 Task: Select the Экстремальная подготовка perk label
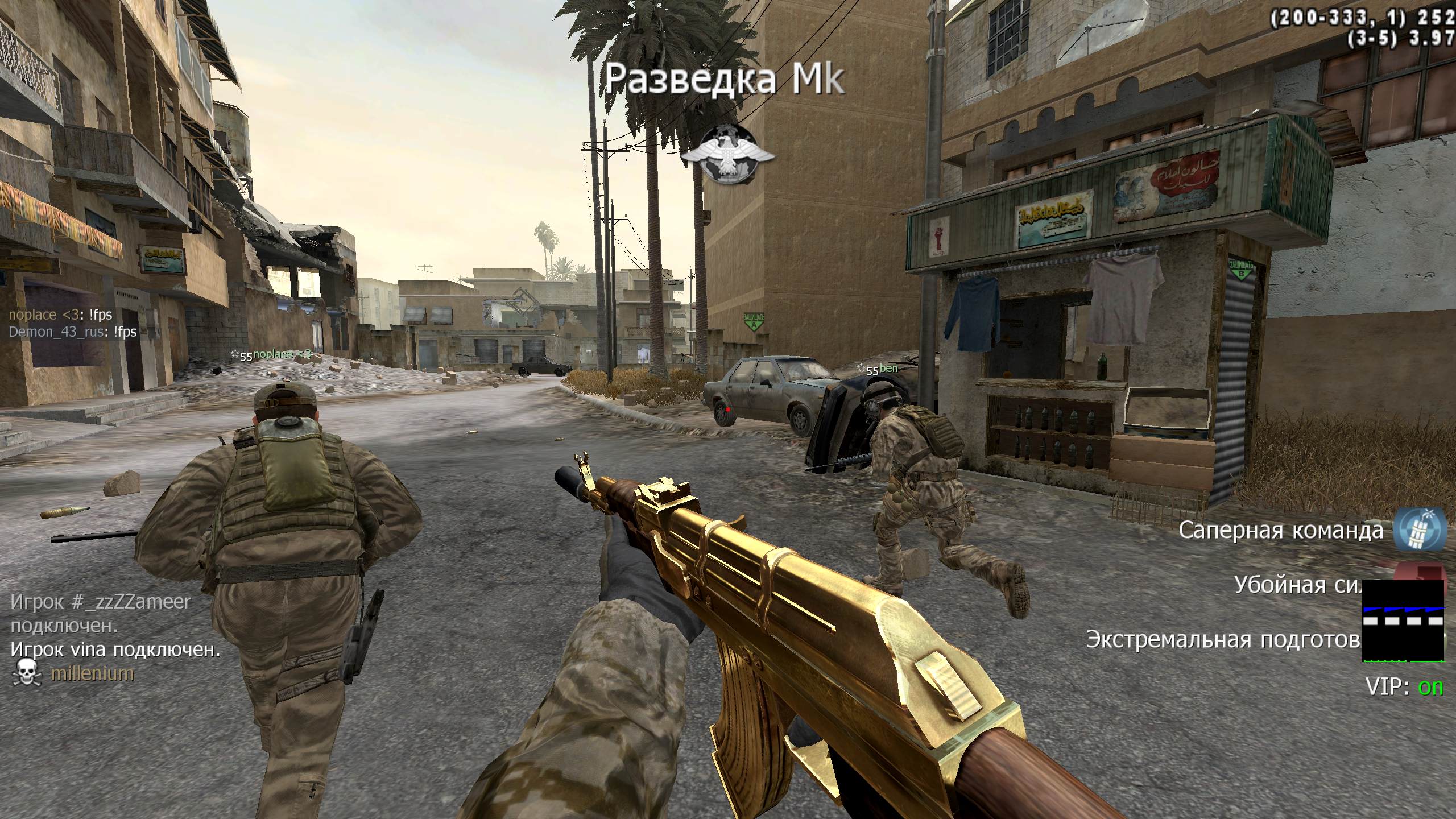(1223, 639)
